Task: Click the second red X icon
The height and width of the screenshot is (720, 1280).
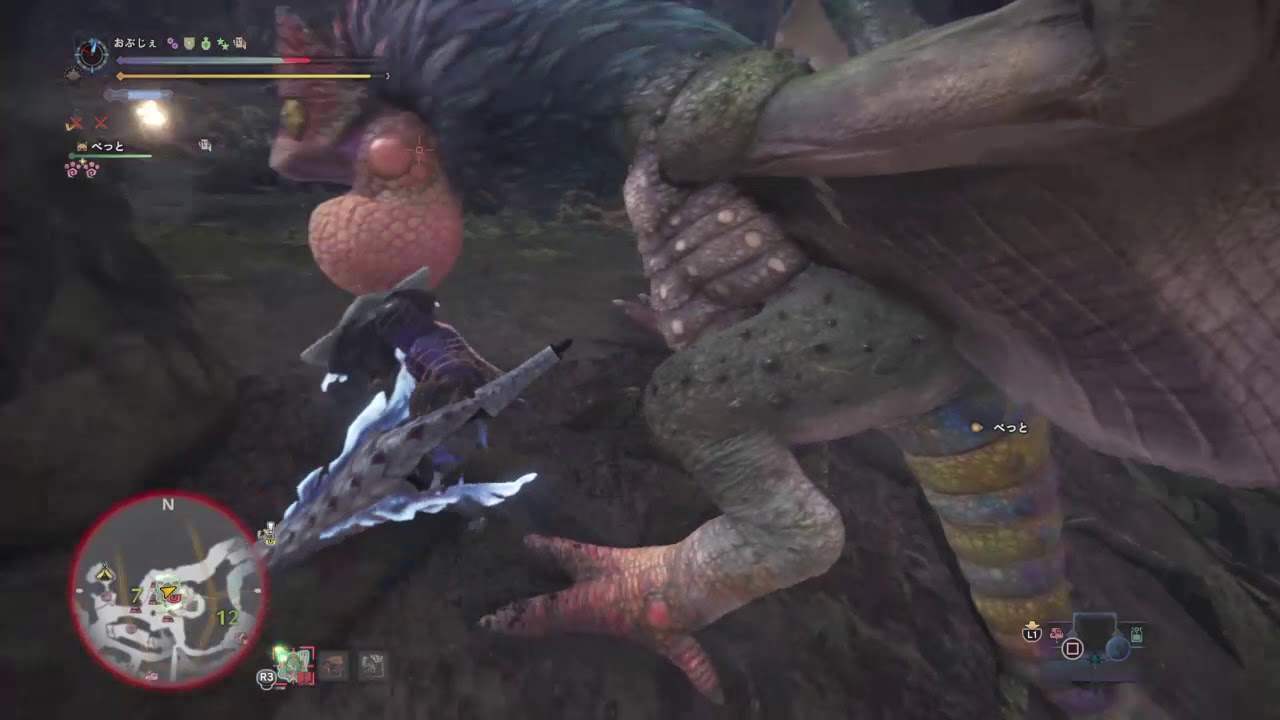Action: coord(101,123)
